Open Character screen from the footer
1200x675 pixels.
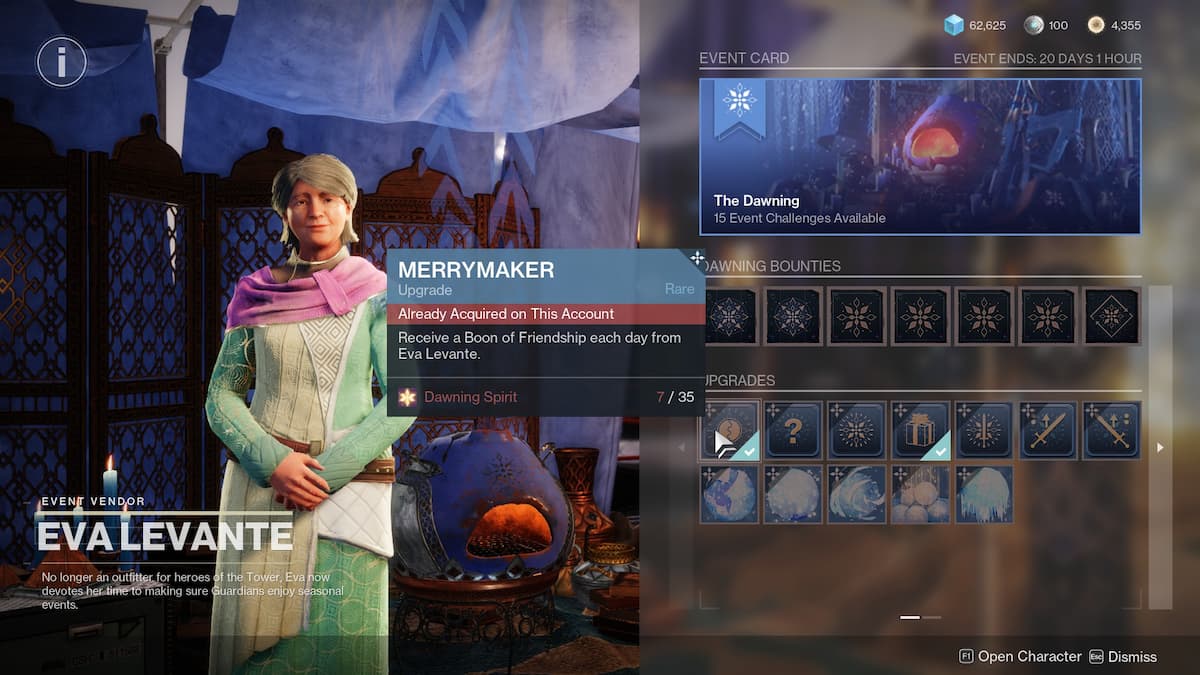1020,657
